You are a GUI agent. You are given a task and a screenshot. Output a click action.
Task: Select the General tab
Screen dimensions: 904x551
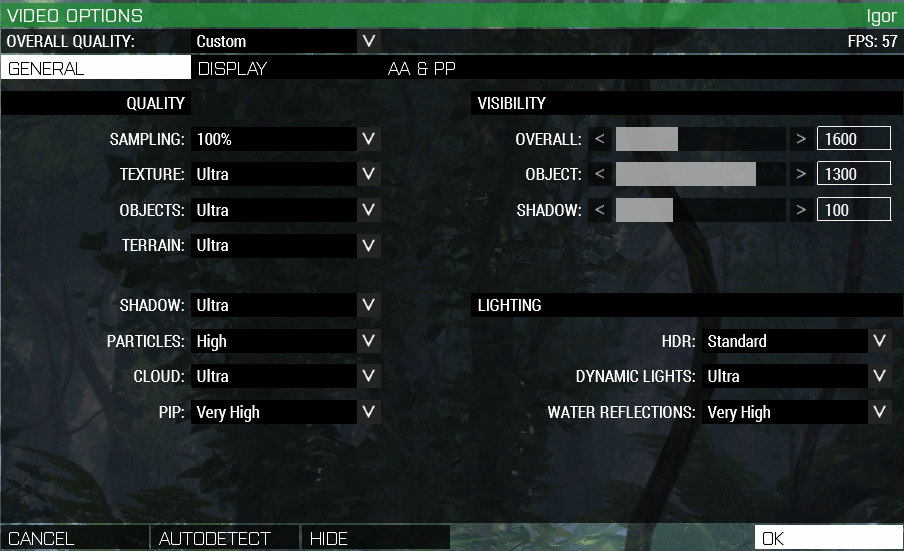96,69
